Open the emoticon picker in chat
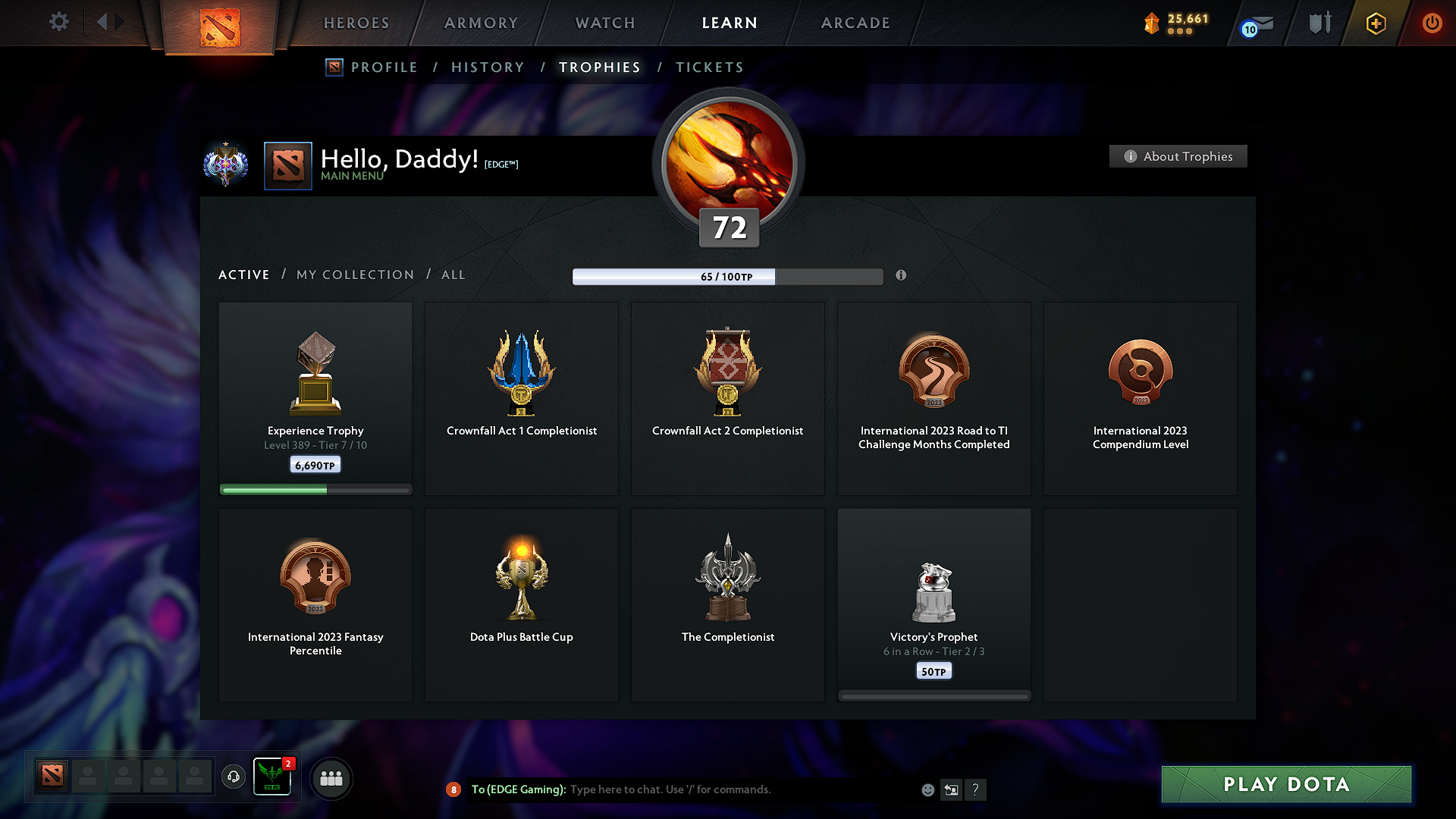The height and width of the screenshot is (819, 1456). tap(927, 789)
